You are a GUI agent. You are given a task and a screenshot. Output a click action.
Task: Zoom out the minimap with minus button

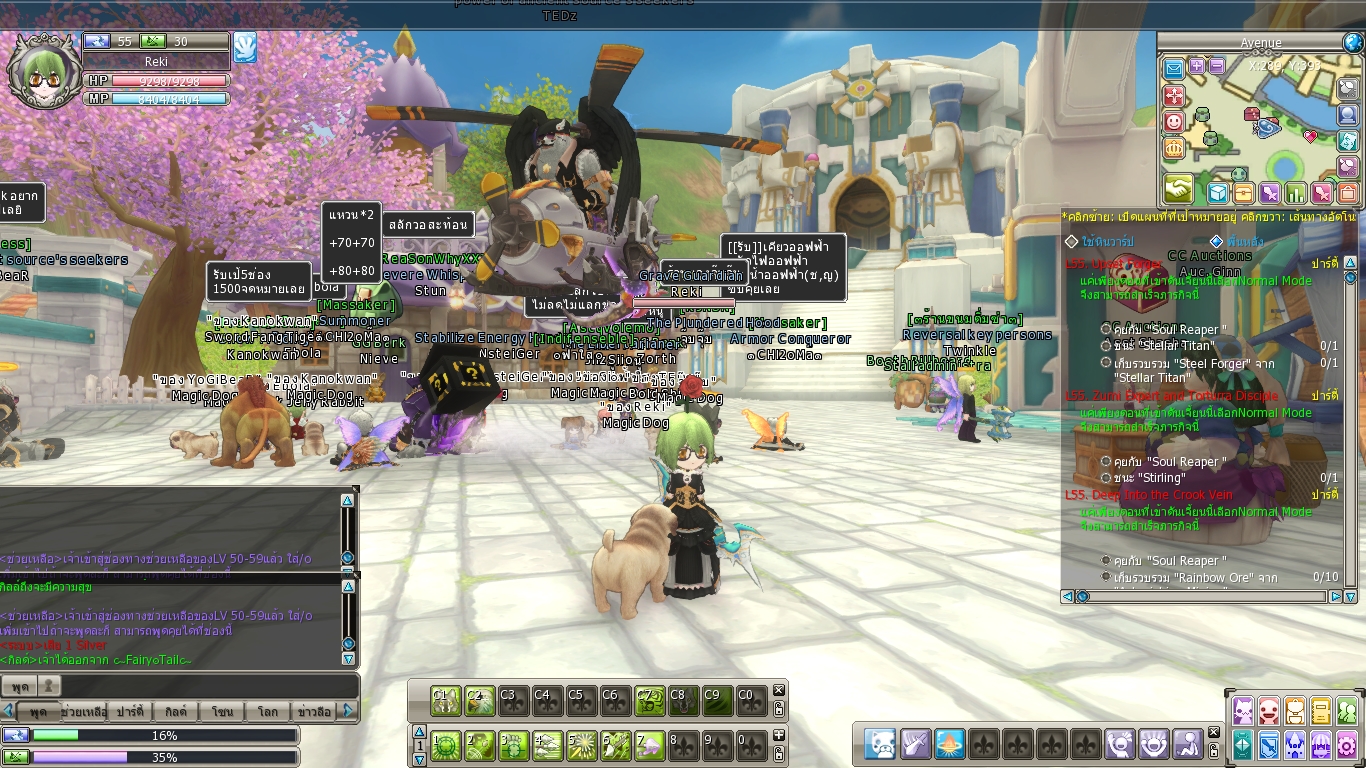(1216, 67)
